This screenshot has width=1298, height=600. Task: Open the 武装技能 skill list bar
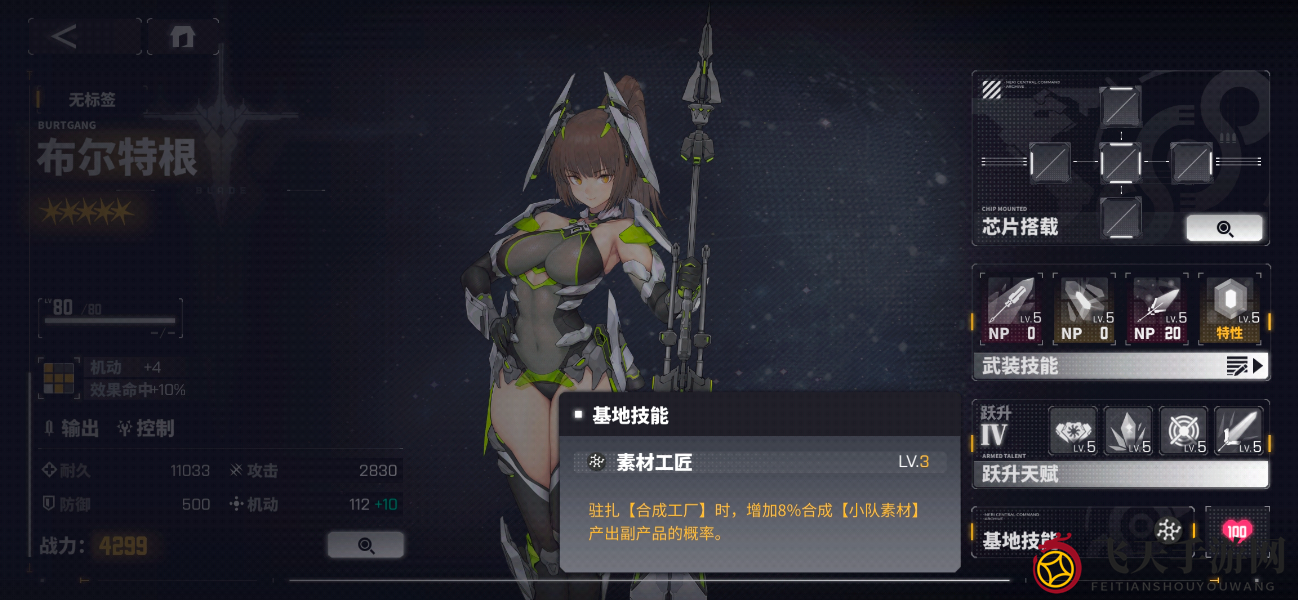pyautogui.click(x=1120, y=366)
